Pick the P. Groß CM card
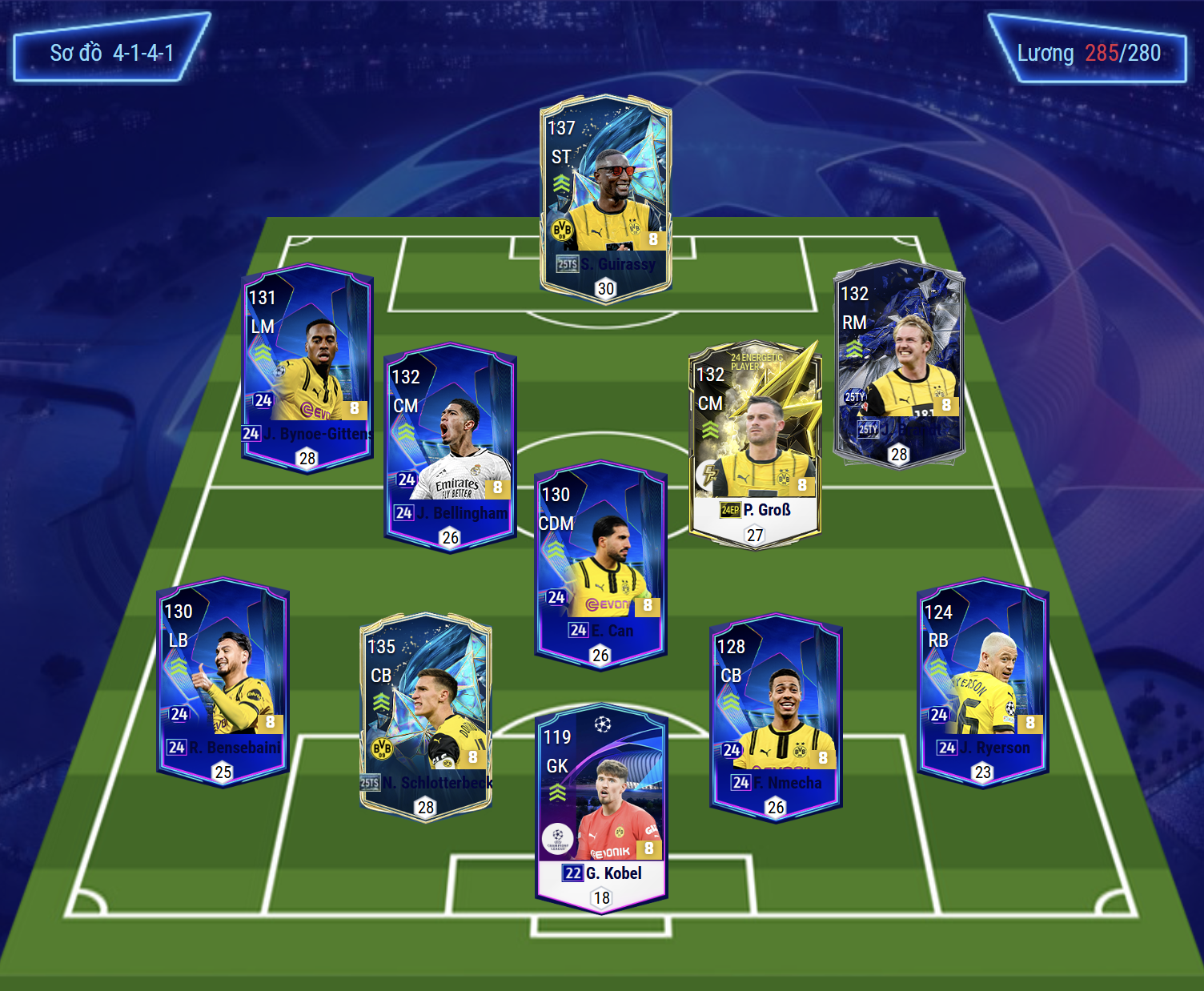This screenshot has height=991, width=1204. point(755,446)
